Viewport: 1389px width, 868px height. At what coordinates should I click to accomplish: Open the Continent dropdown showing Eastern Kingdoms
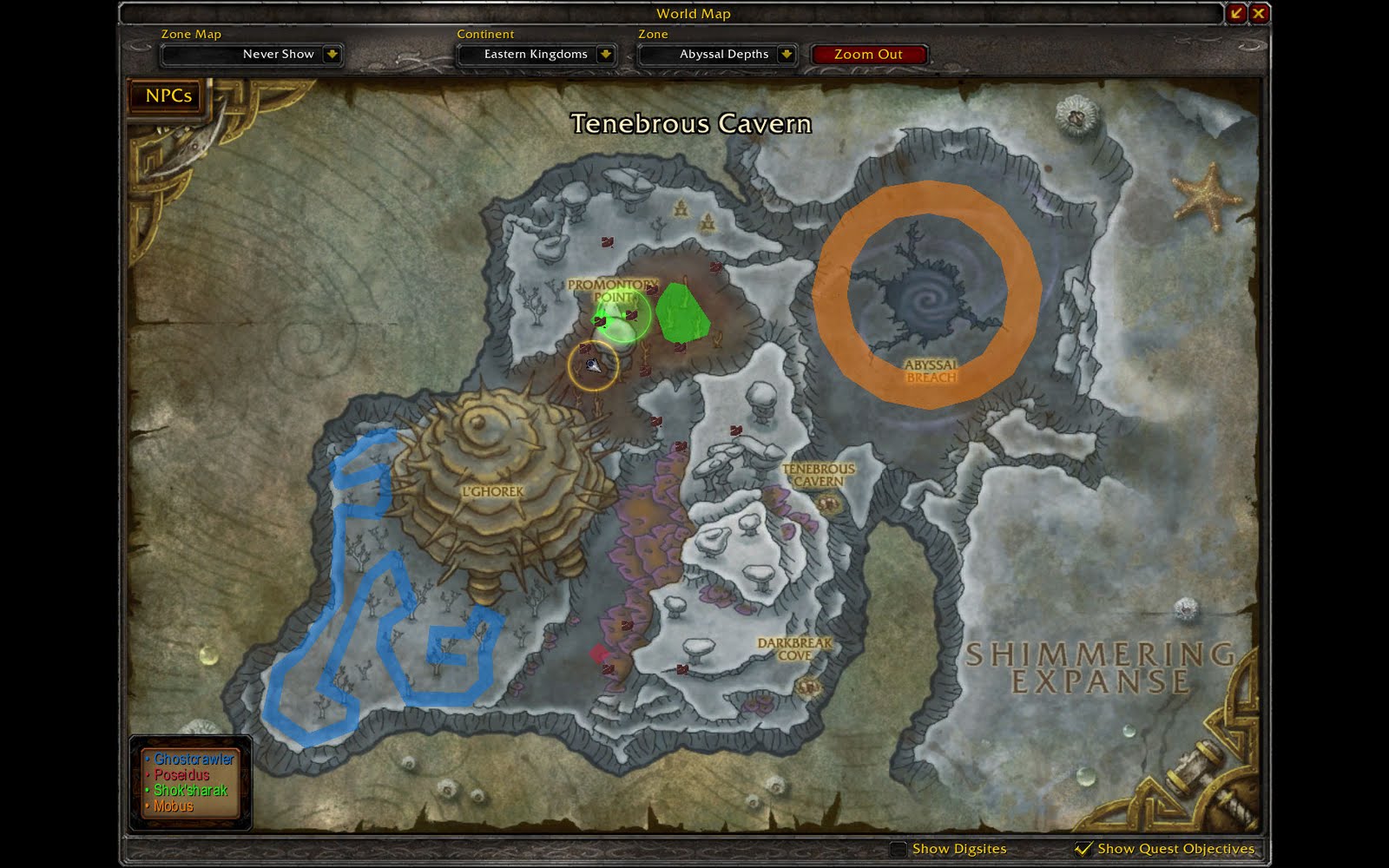click(535, 54)
